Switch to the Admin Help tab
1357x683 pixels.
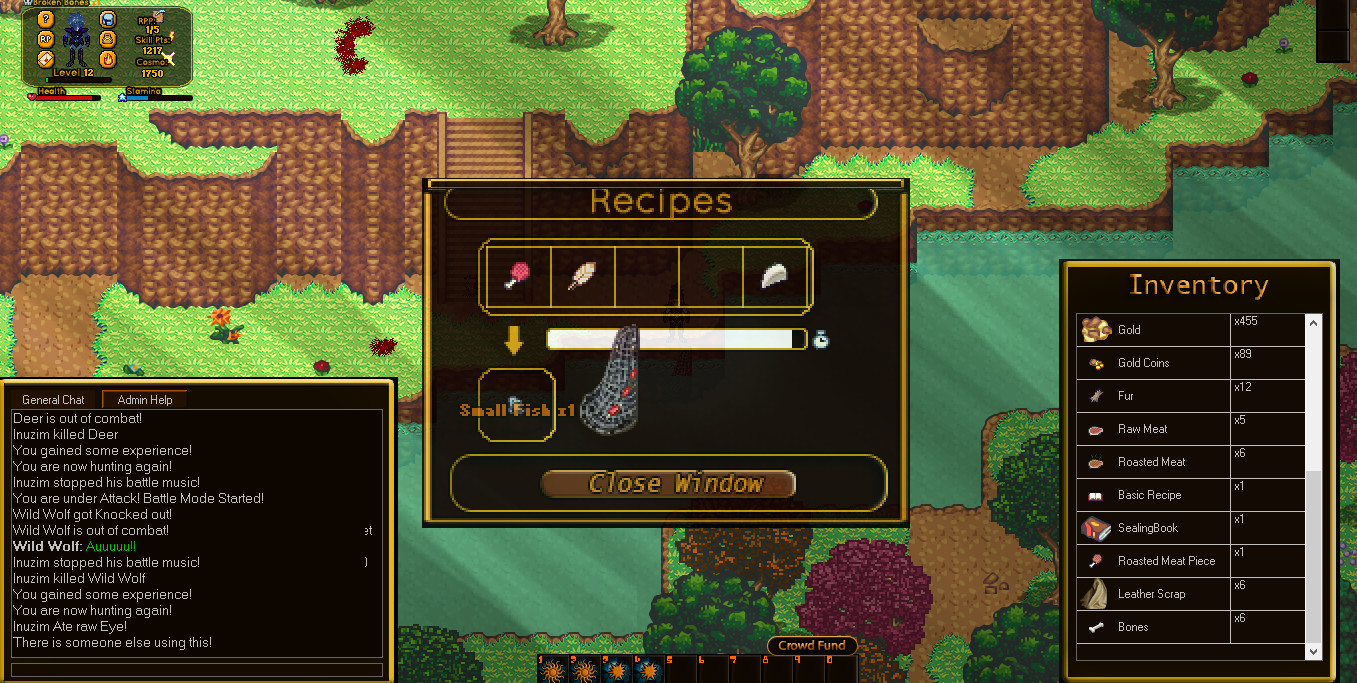pyautogui.click(x=144, y=400)
